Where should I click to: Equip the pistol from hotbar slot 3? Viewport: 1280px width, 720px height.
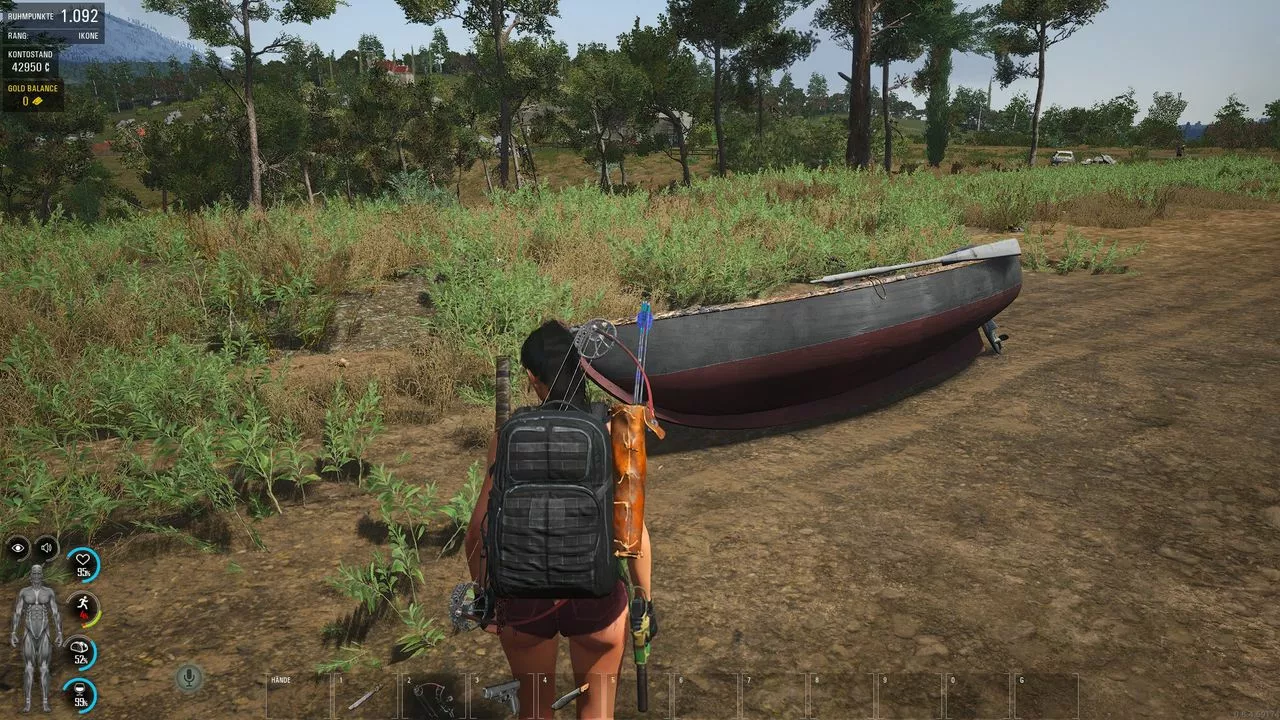click(x=502, y=693)
